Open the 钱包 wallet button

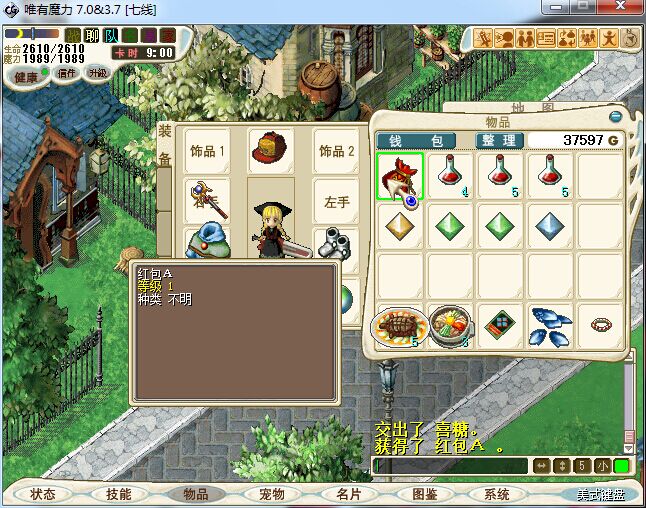416,140
